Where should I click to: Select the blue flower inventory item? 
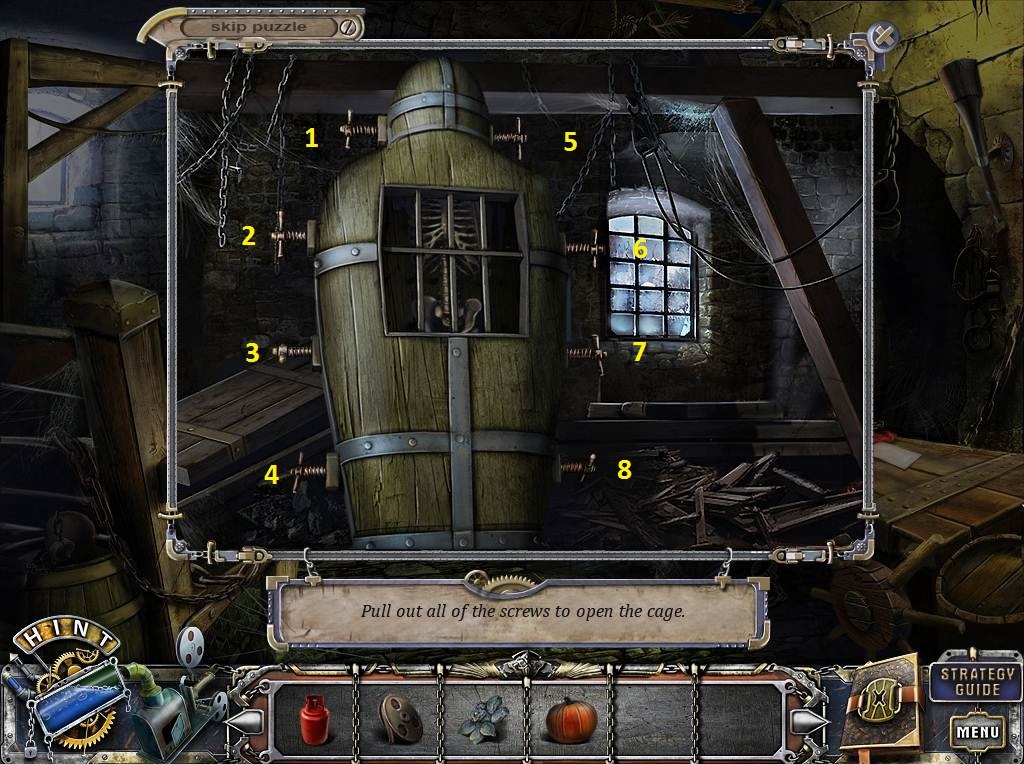point(483,720)
